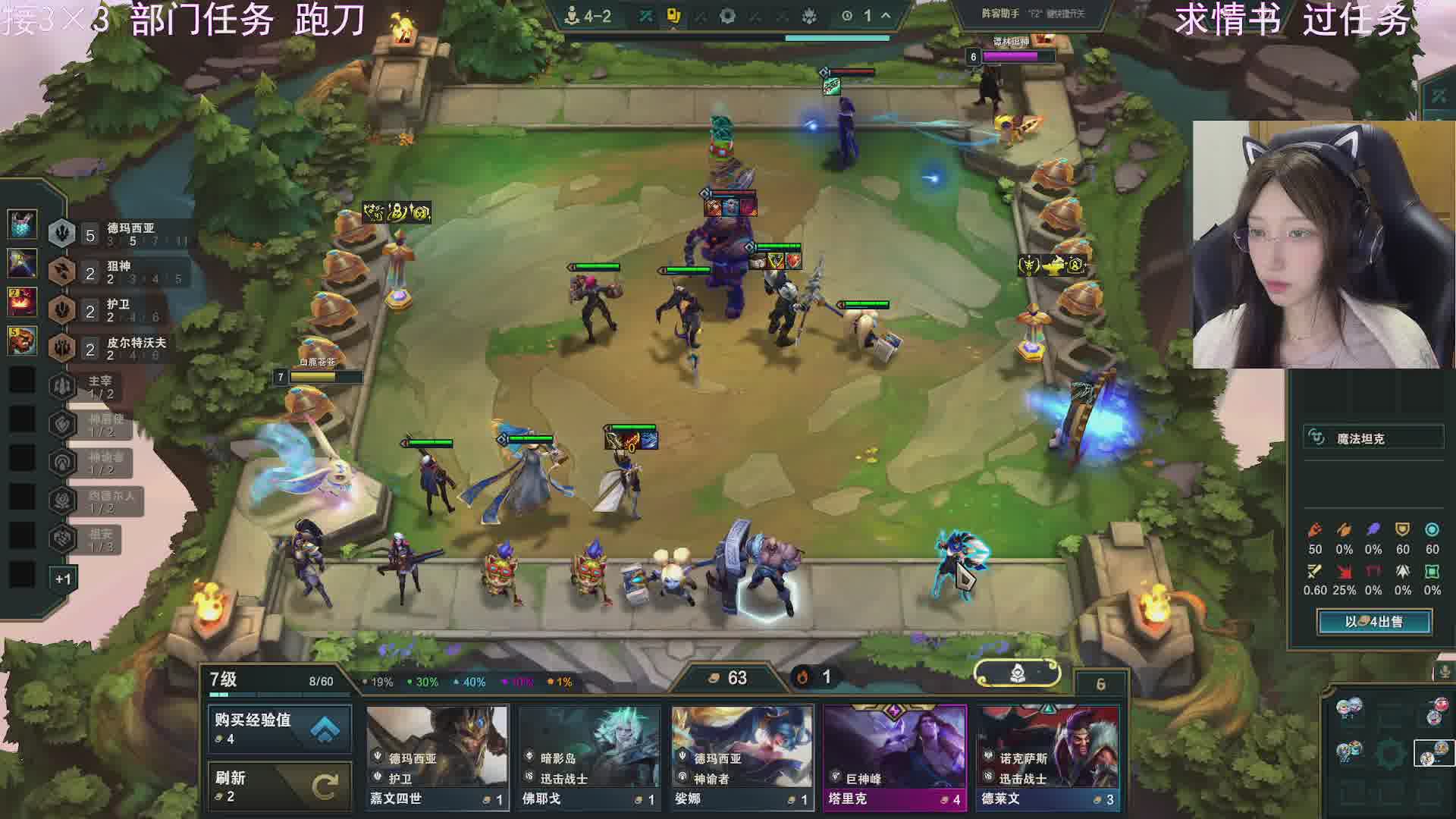Select the 狙神 trait entry

tap(118, 272)
